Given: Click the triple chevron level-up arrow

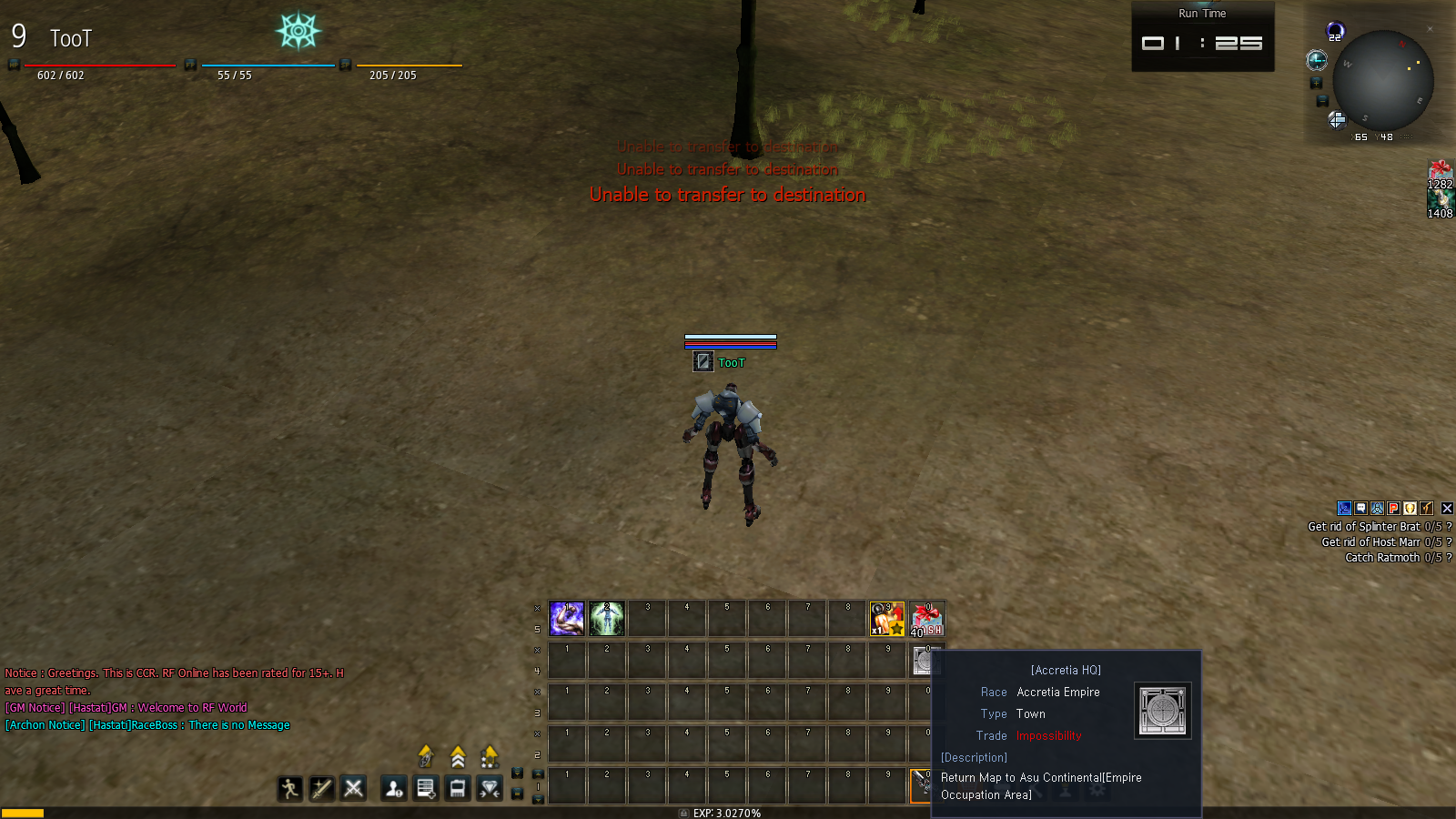Looking at the screenshot, I should click(x=458, y=757).
